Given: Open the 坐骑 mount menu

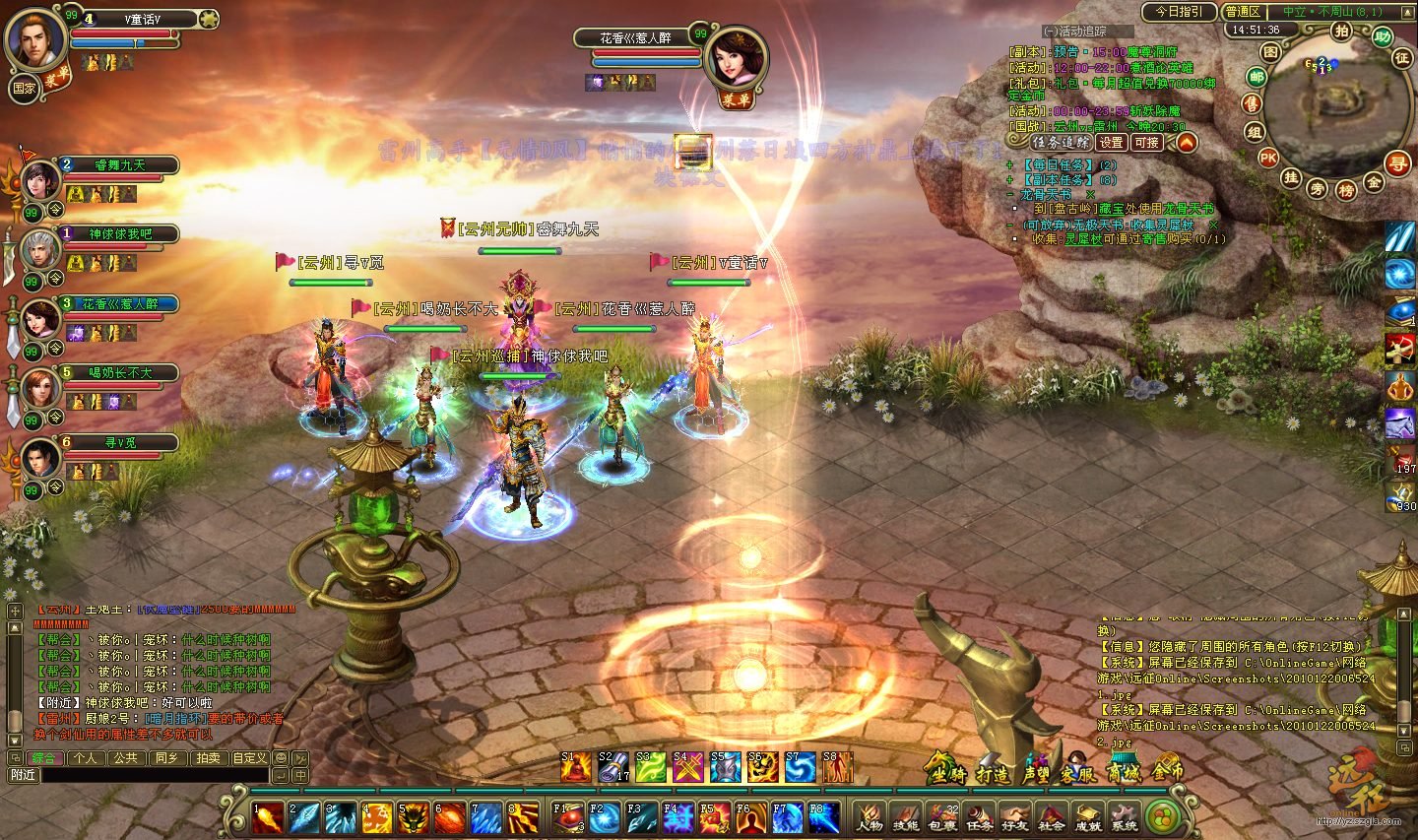Looking at the screenshot, I should (x=946, y=771).
